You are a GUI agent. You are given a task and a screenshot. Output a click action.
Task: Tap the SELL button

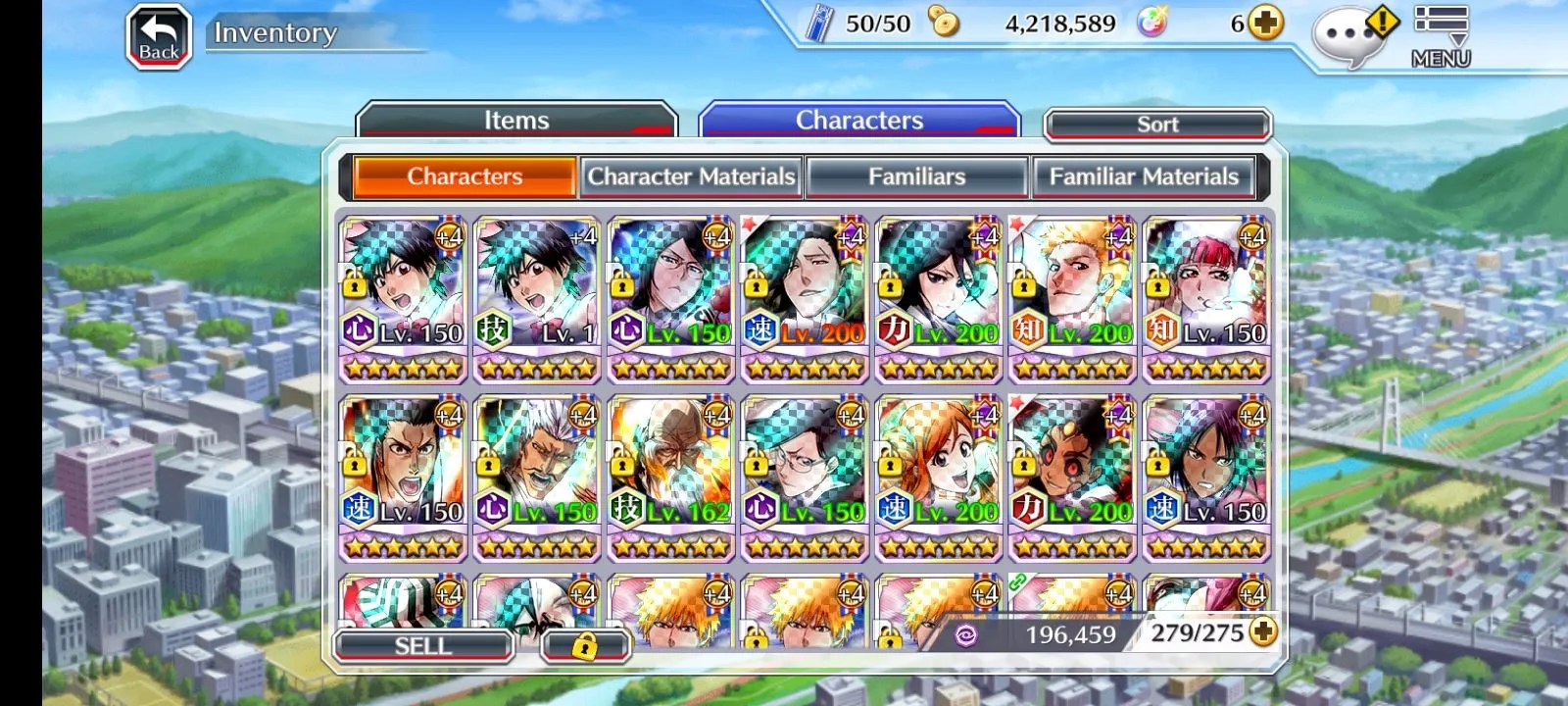click(423, 645)
